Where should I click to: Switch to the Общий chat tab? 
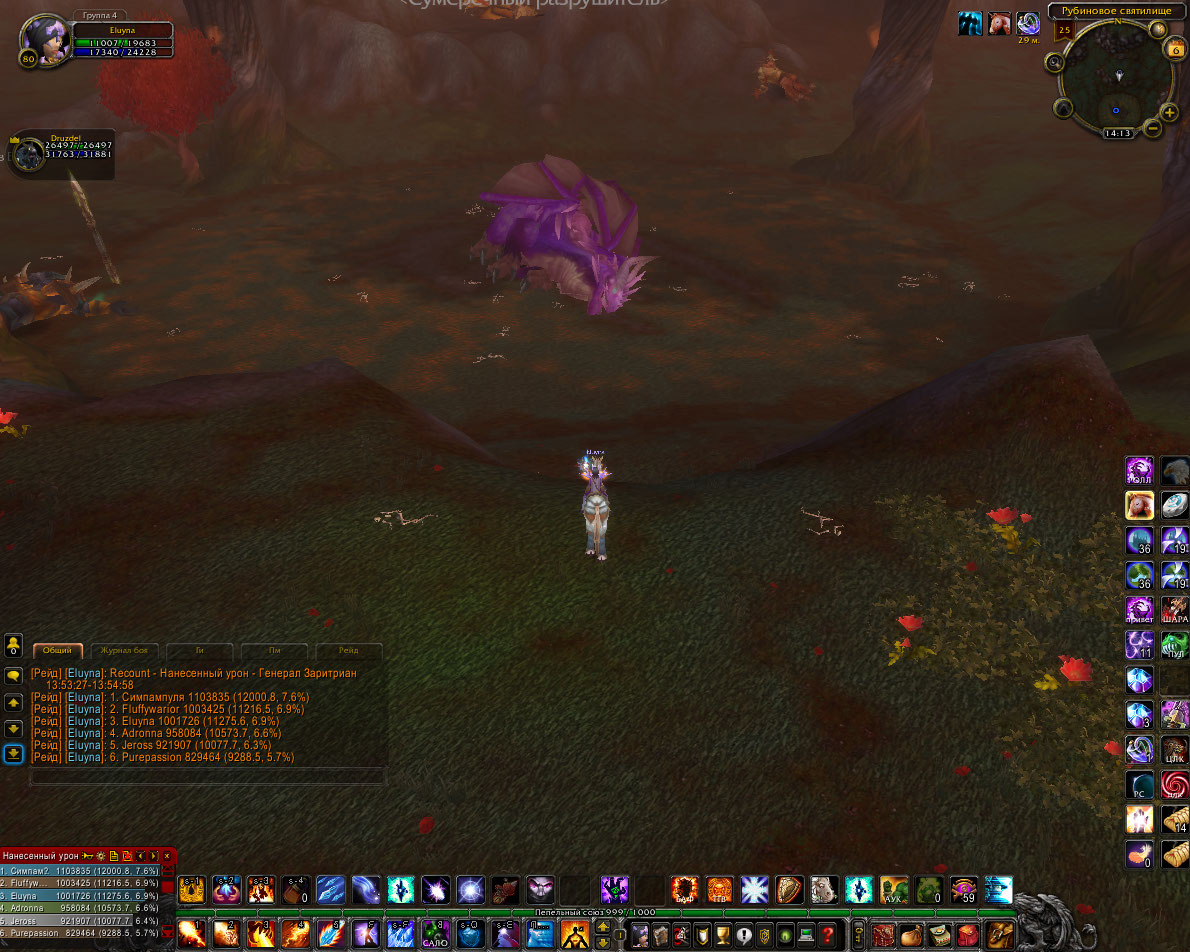[x=58, y=650]
